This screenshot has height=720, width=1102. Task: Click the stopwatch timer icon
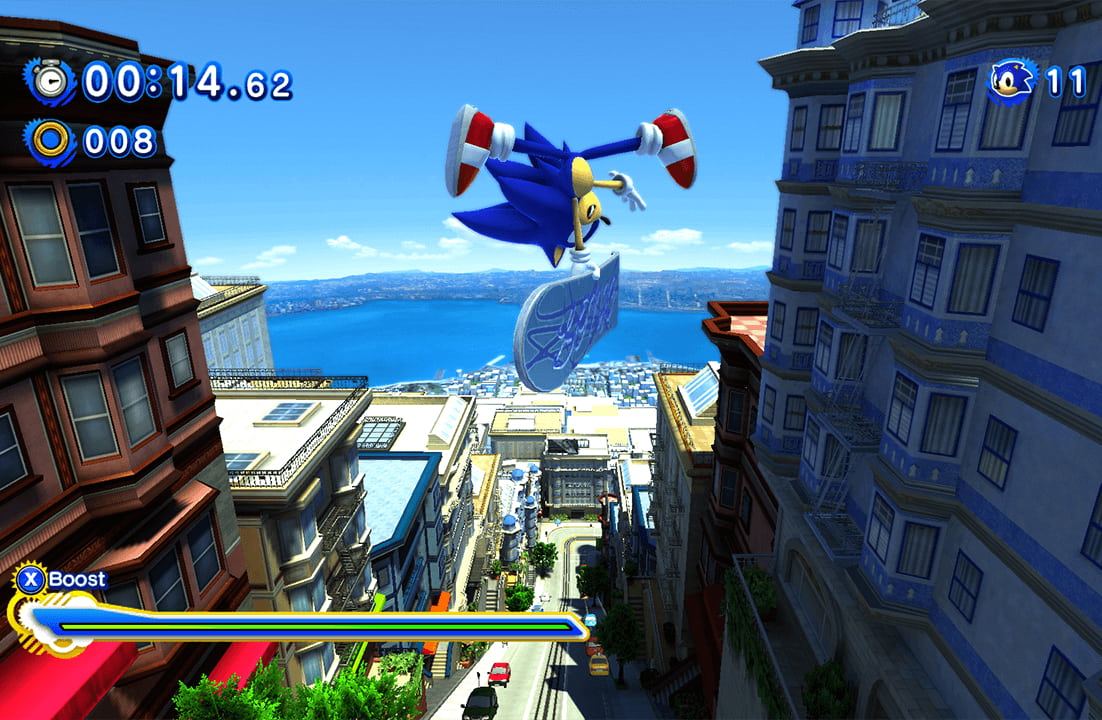[51, 80]
